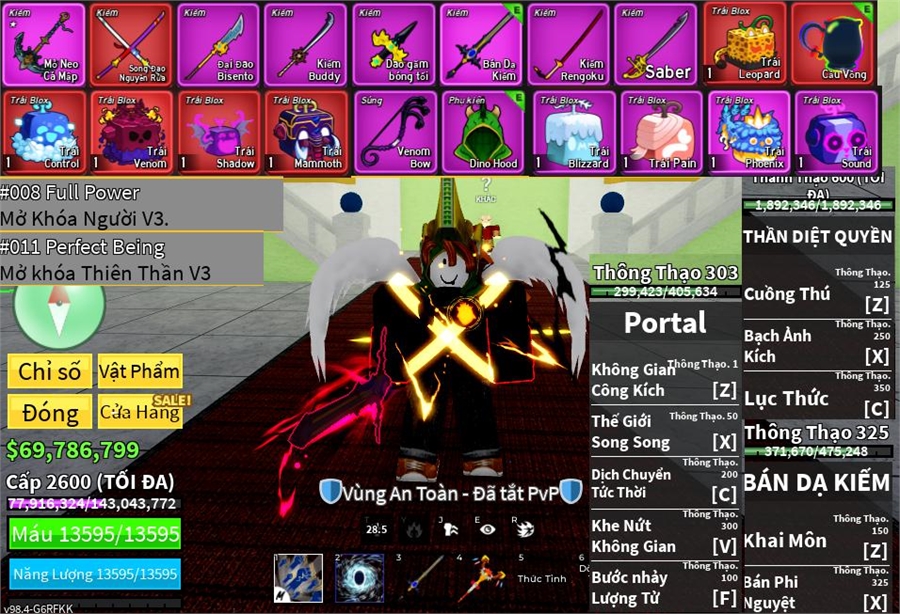Select the Phoenix fruit slot
Screen dimensions: 900x614
746,131
